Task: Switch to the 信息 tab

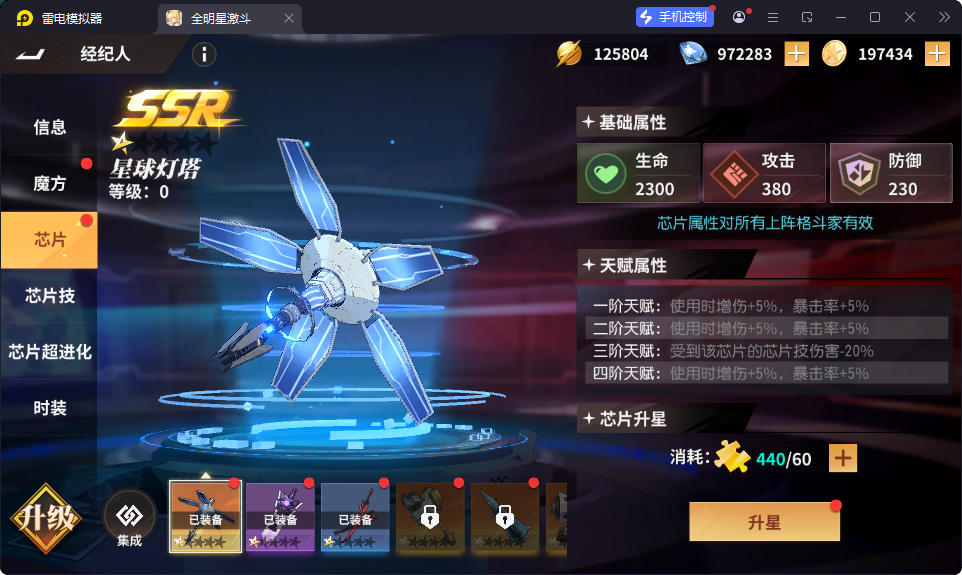Action: click(49, 127)
